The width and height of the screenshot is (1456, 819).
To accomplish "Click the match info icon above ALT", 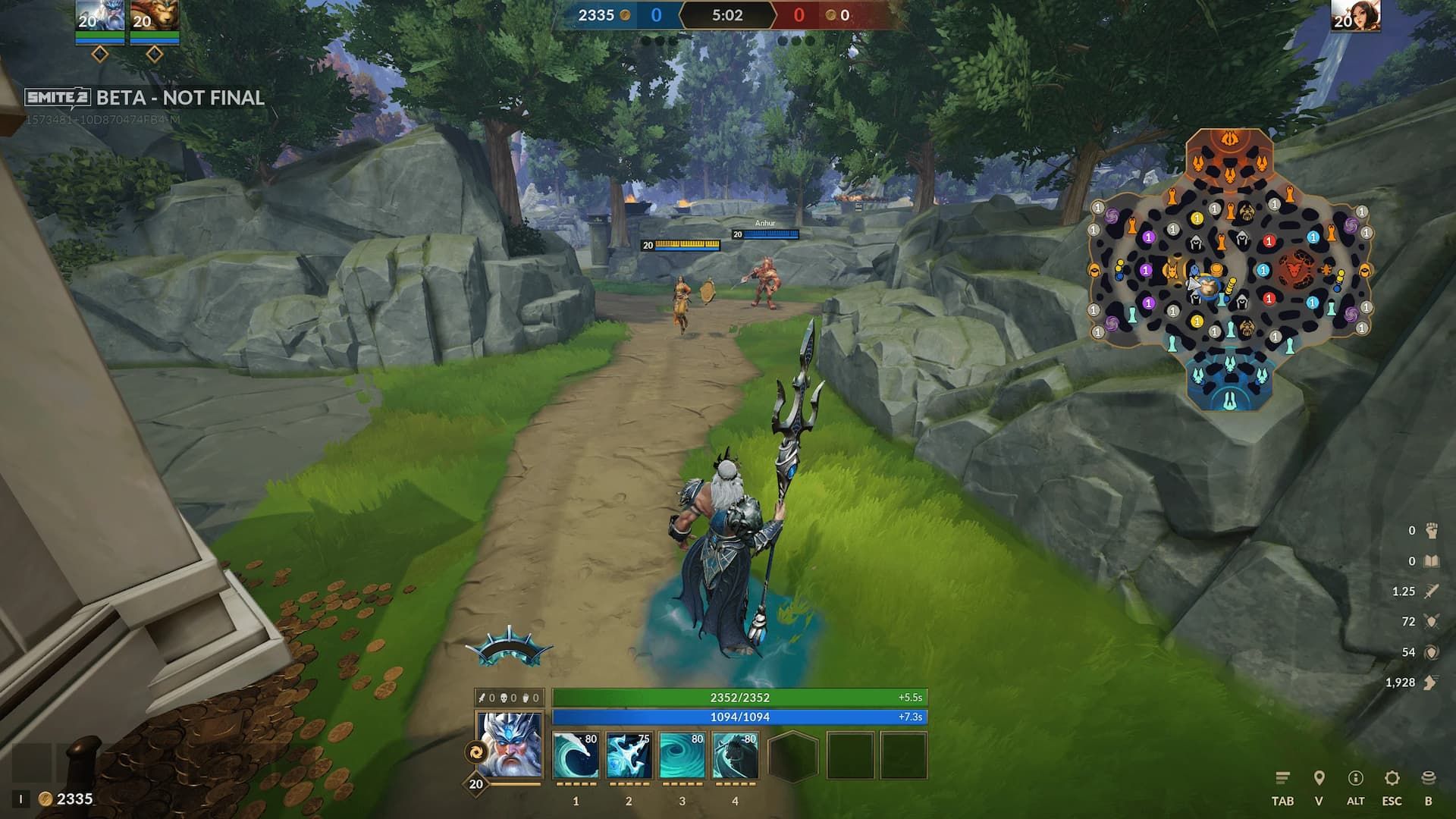I will tap(1355, 778).
